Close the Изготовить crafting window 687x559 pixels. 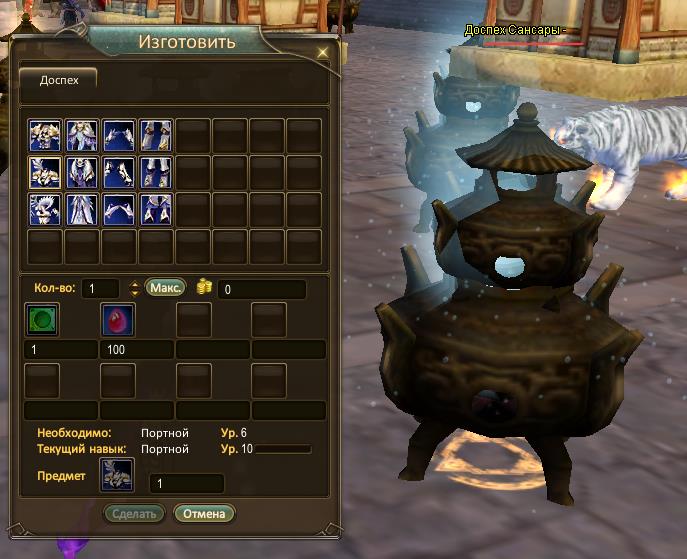click(322, 52)
